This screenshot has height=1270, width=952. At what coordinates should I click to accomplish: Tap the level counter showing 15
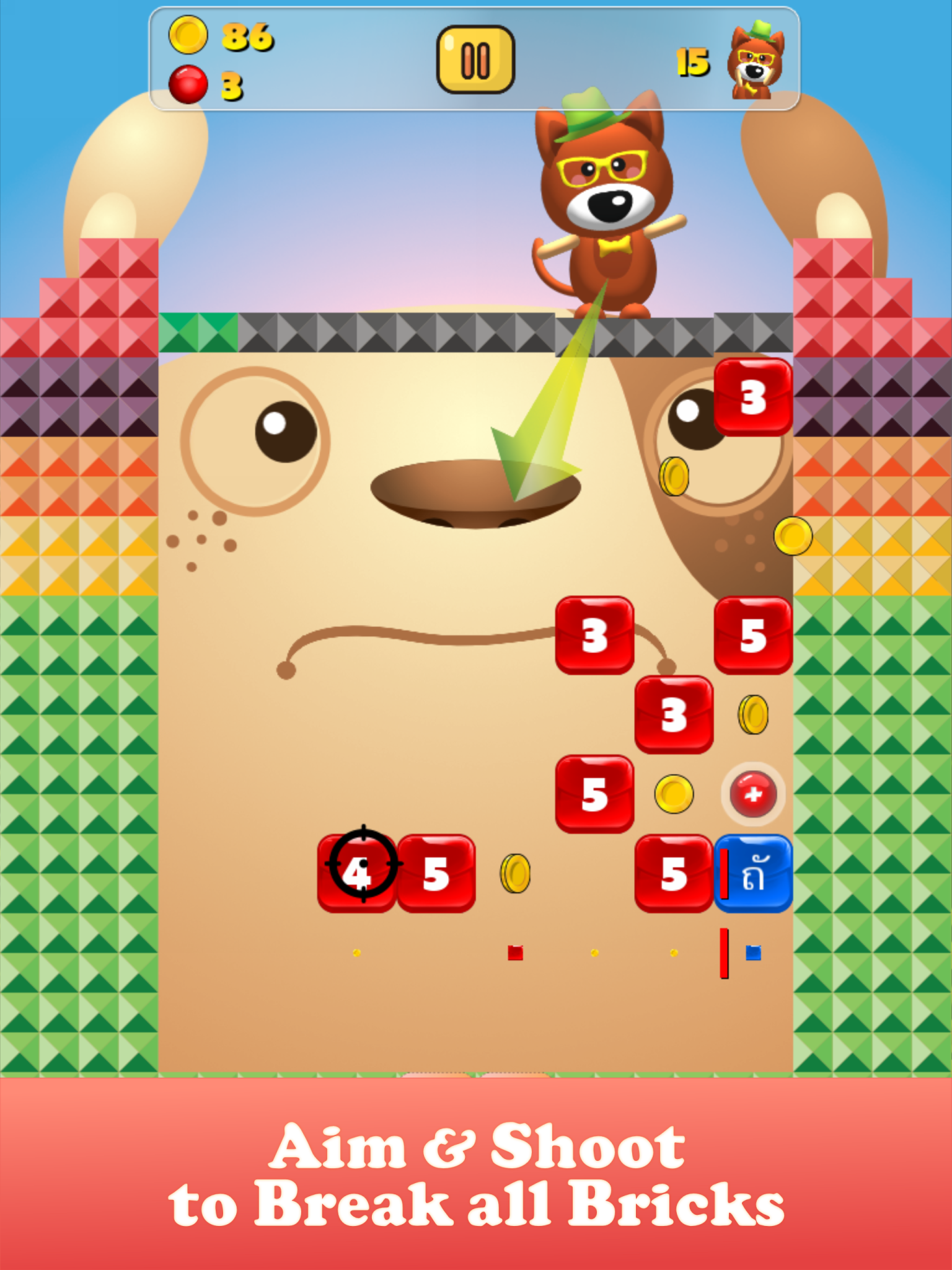[694, 62]
